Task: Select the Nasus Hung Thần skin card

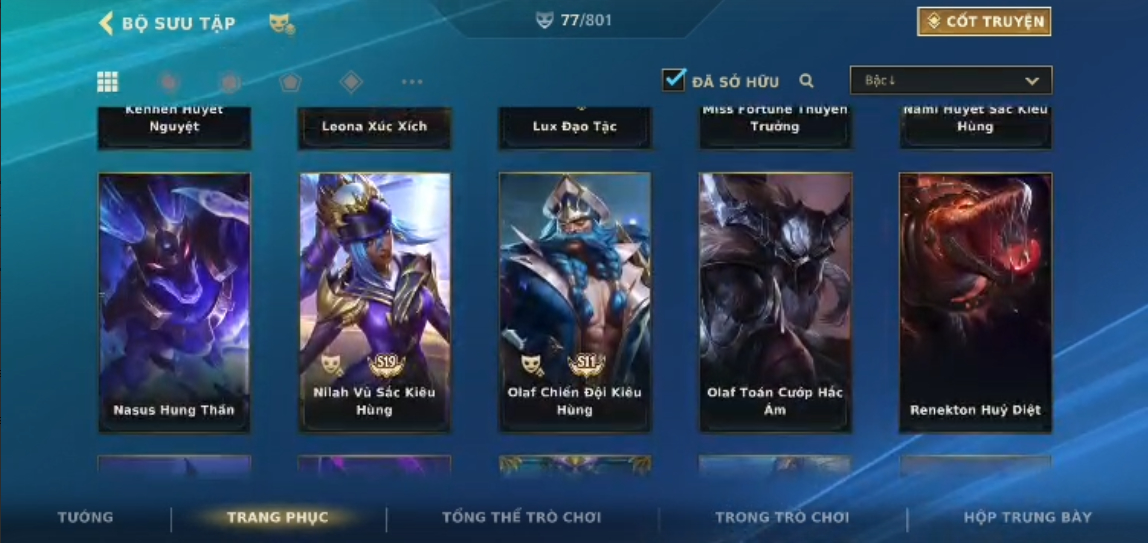Action: click(x=174, y=302)
